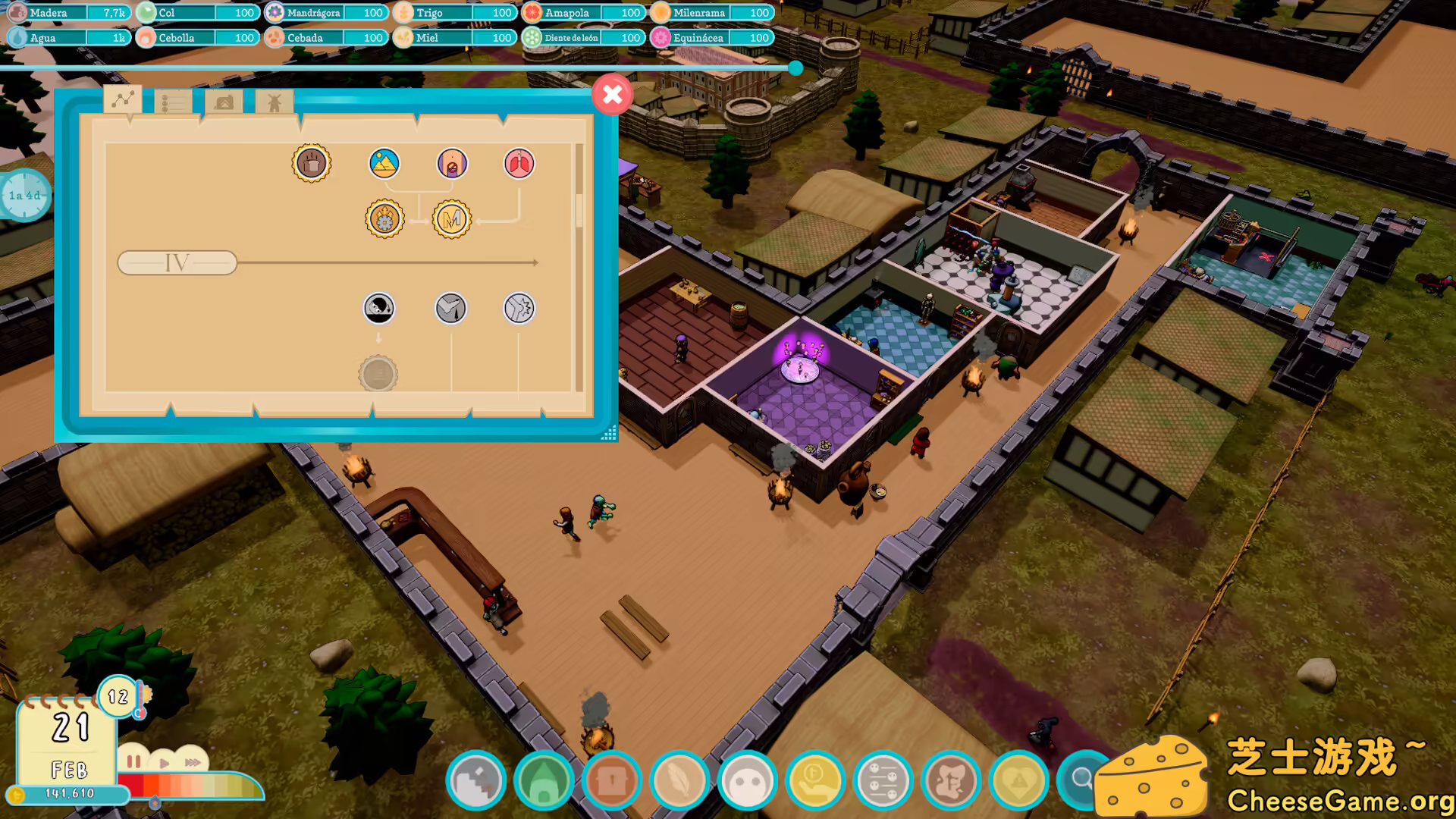Open the faces with sliders menu

tap(883, 781)
